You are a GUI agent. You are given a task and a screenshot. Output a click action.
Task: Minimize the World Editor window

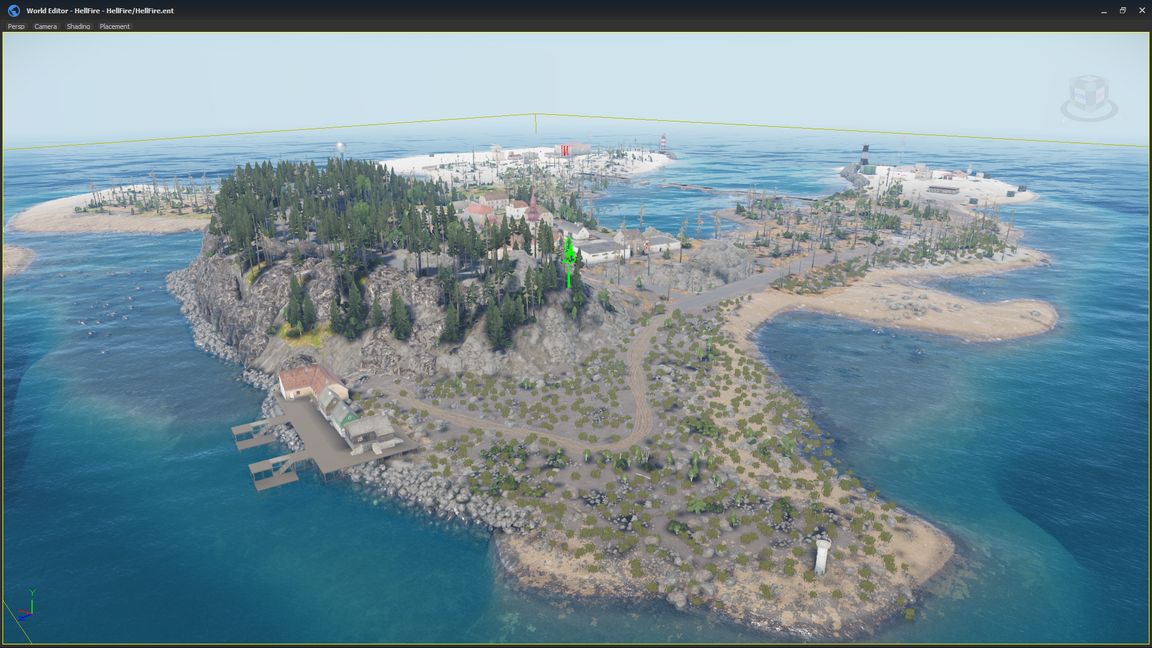click(x=1104, y=10)
